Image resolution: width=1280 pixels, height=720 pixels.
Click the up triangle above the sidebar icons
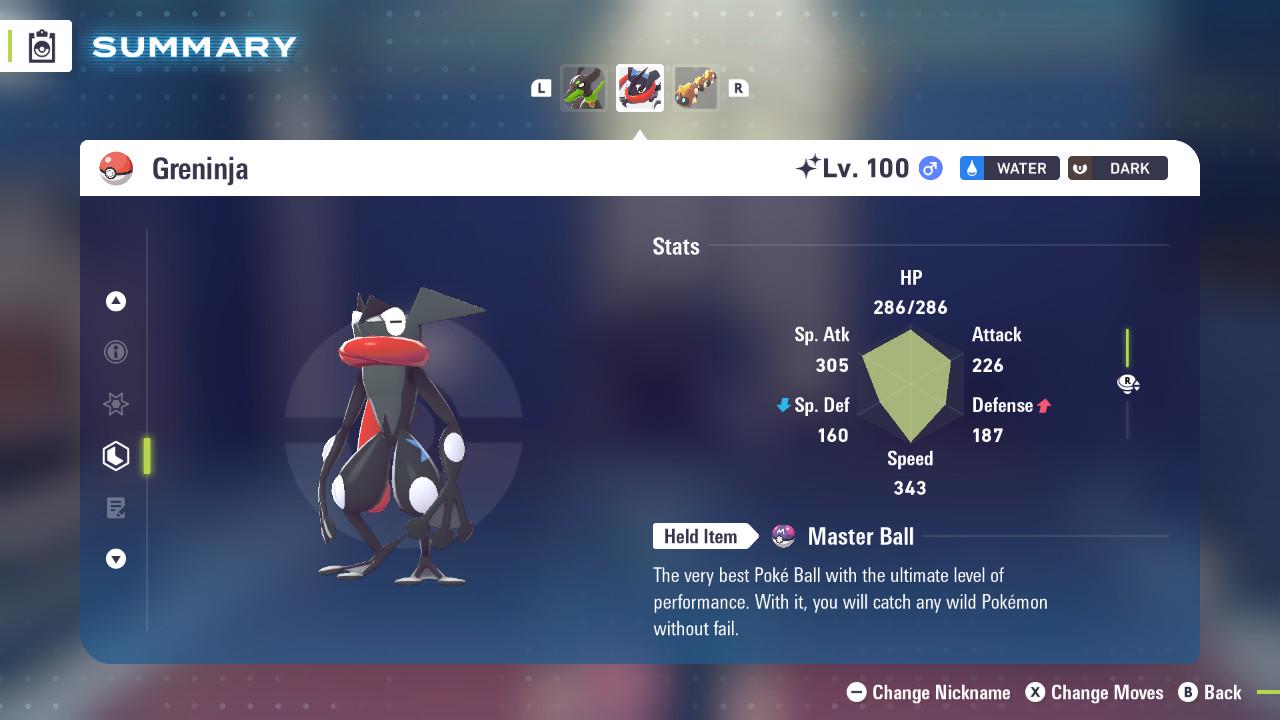116,300
